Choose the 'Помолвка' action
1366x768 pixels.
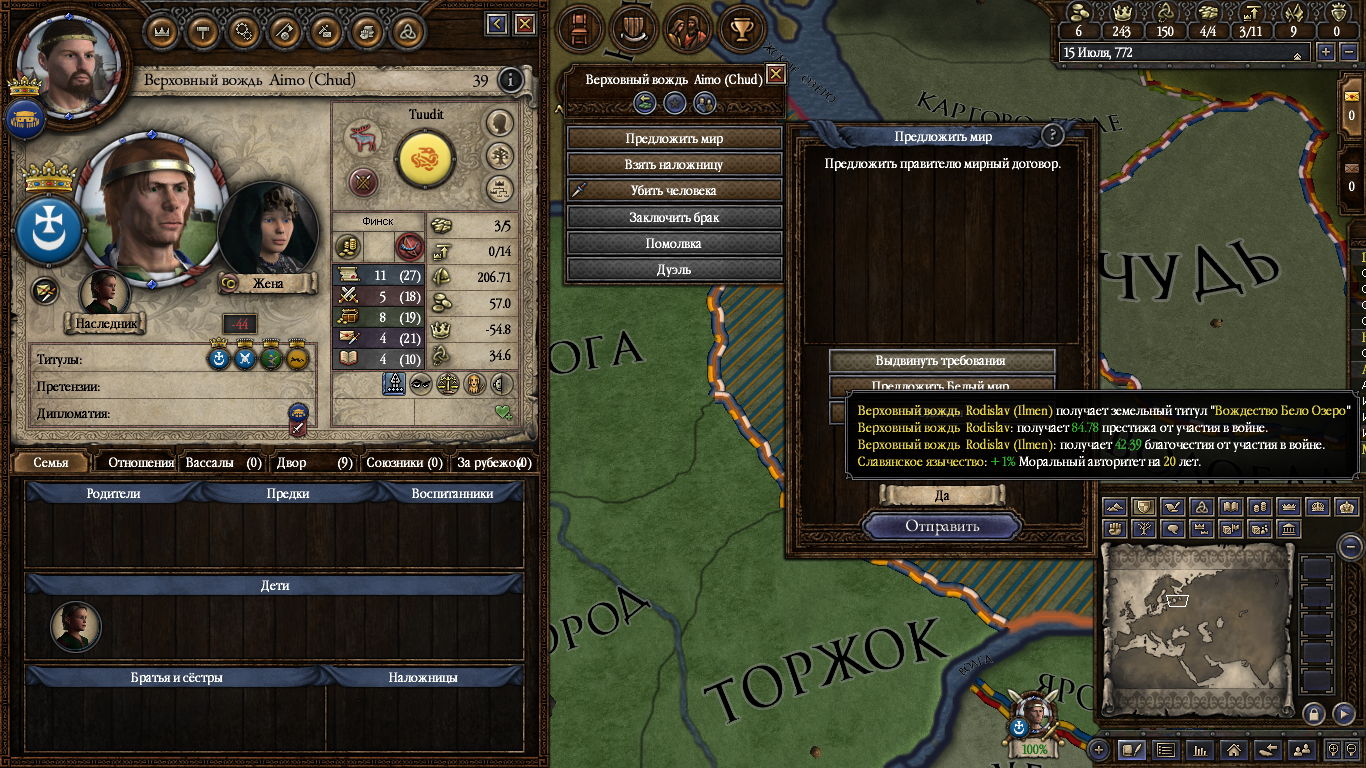click(674, 243)
